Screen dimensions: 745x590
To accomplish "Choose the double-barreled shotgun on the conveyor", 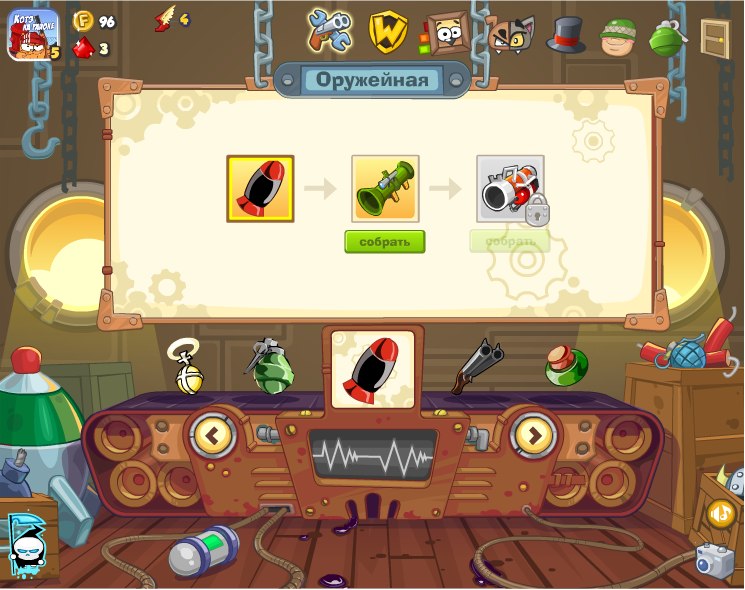I will pos(475,367).
